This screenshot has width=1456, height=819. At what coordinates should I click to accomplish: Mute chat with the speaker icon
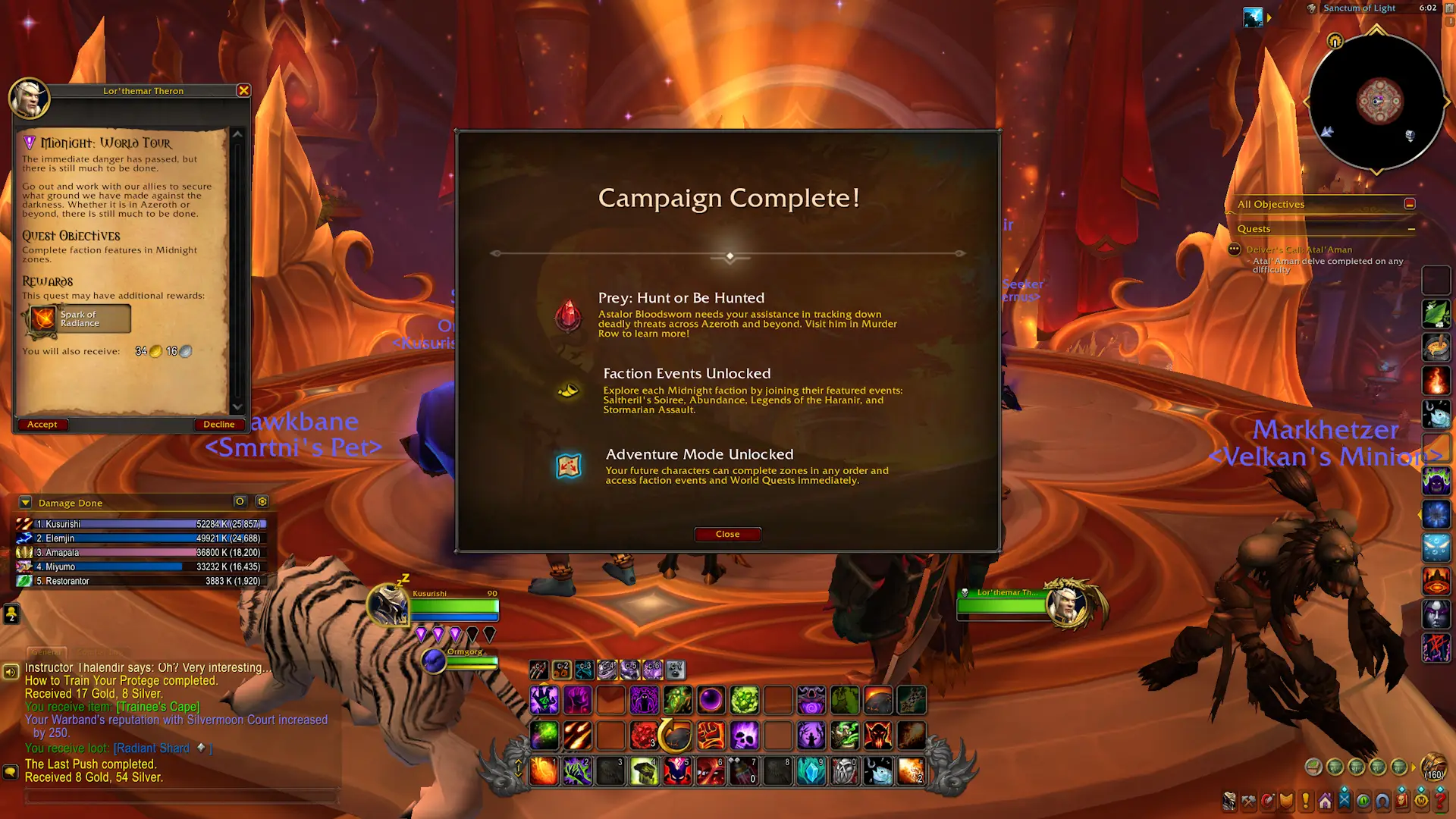click(11, 670)
